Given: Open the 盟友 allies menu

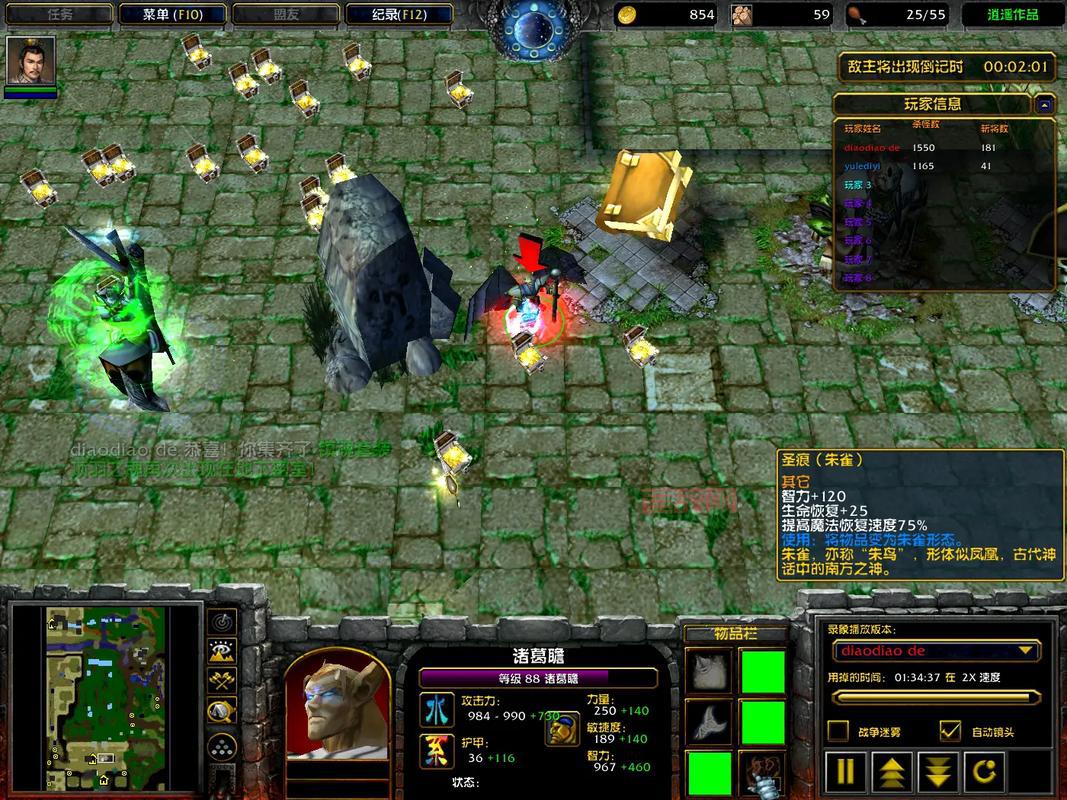Looking at the screenshot, I should tap(285, 14).
